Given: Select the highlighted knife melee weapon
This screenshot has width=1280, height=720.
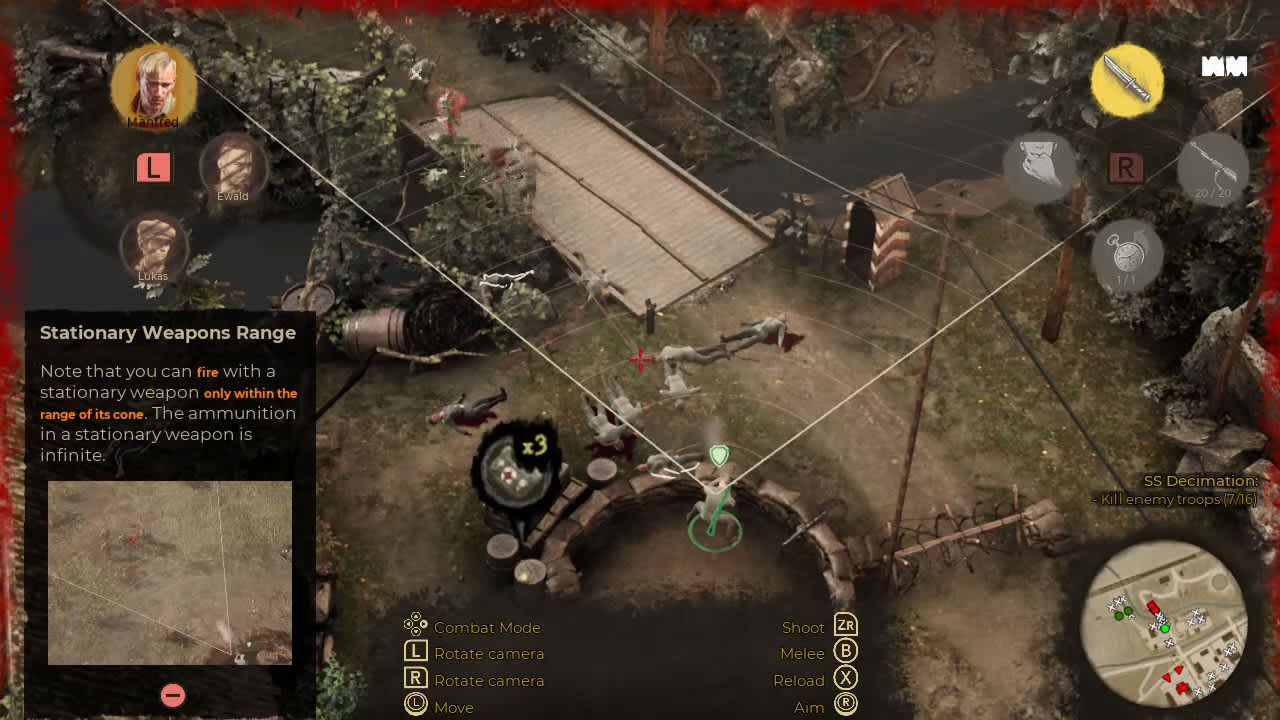Looking at the screenshot, I should (1127, 82).
